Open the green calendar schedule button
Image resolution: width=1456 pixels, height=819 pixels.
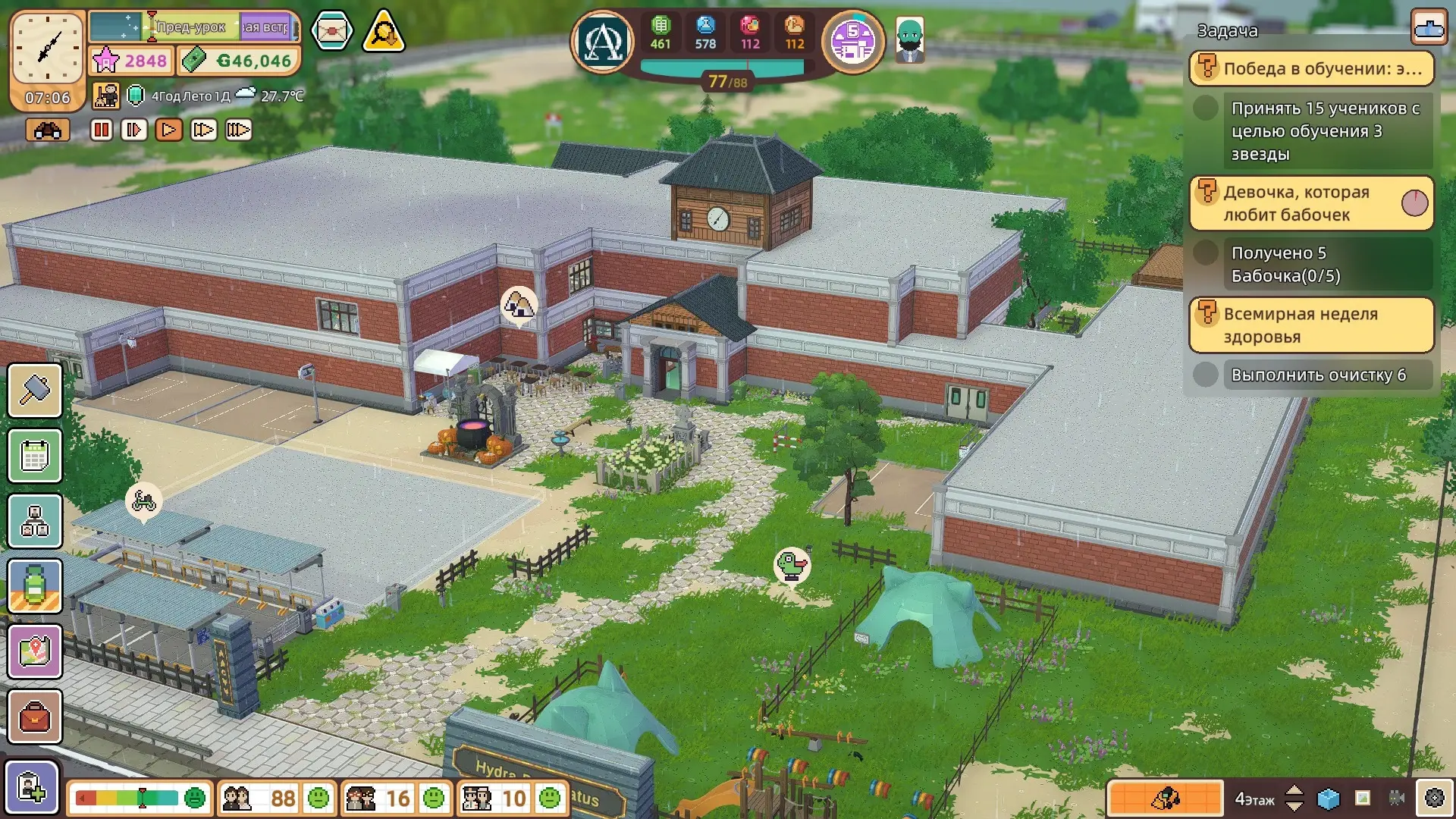[x=35, y=456]
